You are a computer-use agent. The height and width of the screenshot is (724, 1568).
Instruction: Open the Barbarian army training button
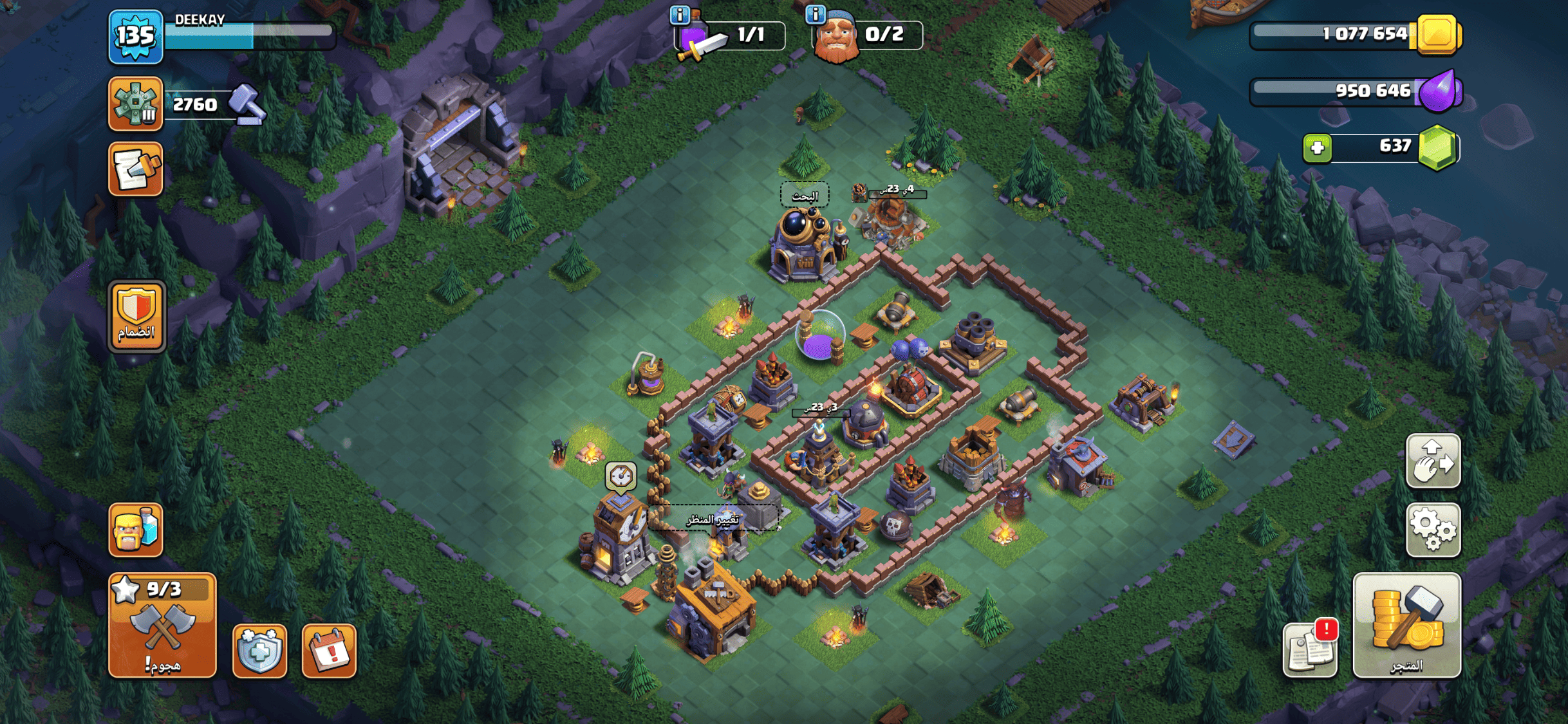(x=135, y=530)
